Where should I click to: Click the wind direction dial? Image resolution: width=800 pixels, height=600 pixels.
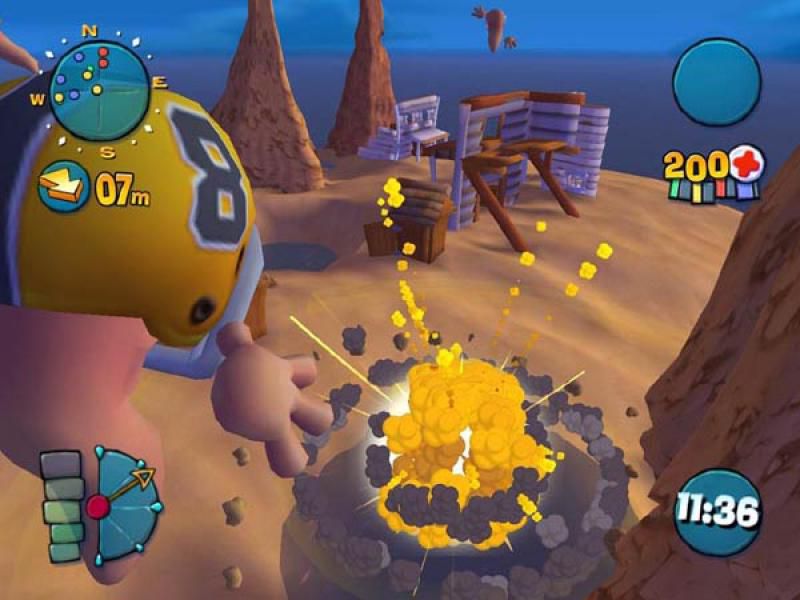[125, 505]
